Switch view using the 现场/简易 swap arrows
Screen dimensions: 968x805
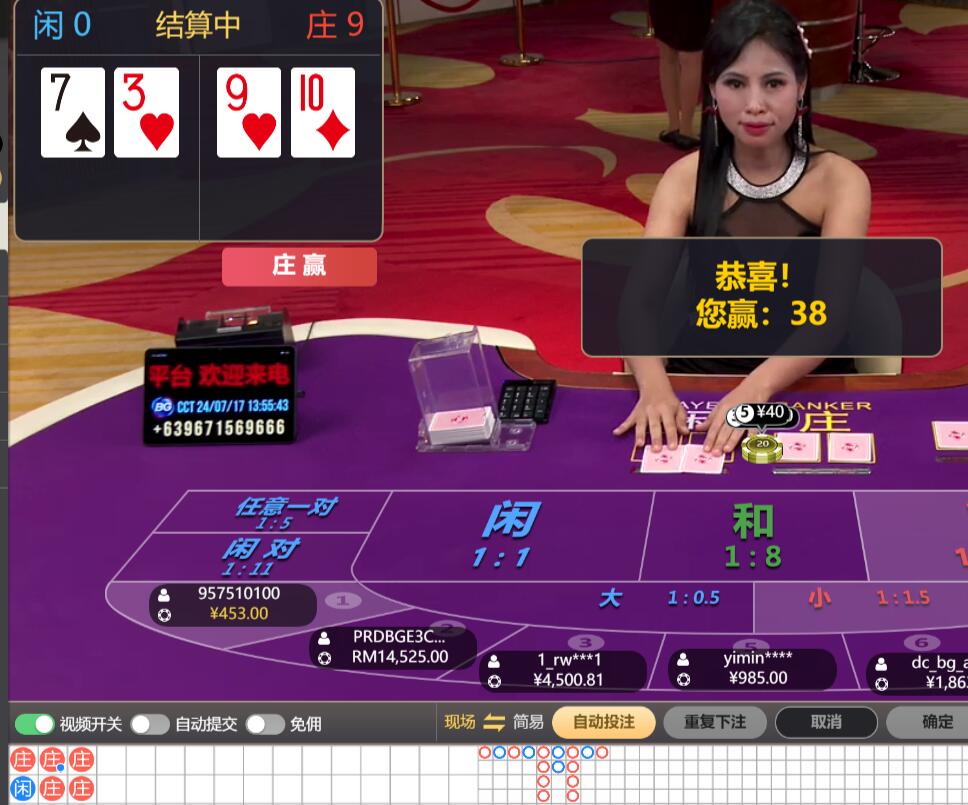coord(494,722)
